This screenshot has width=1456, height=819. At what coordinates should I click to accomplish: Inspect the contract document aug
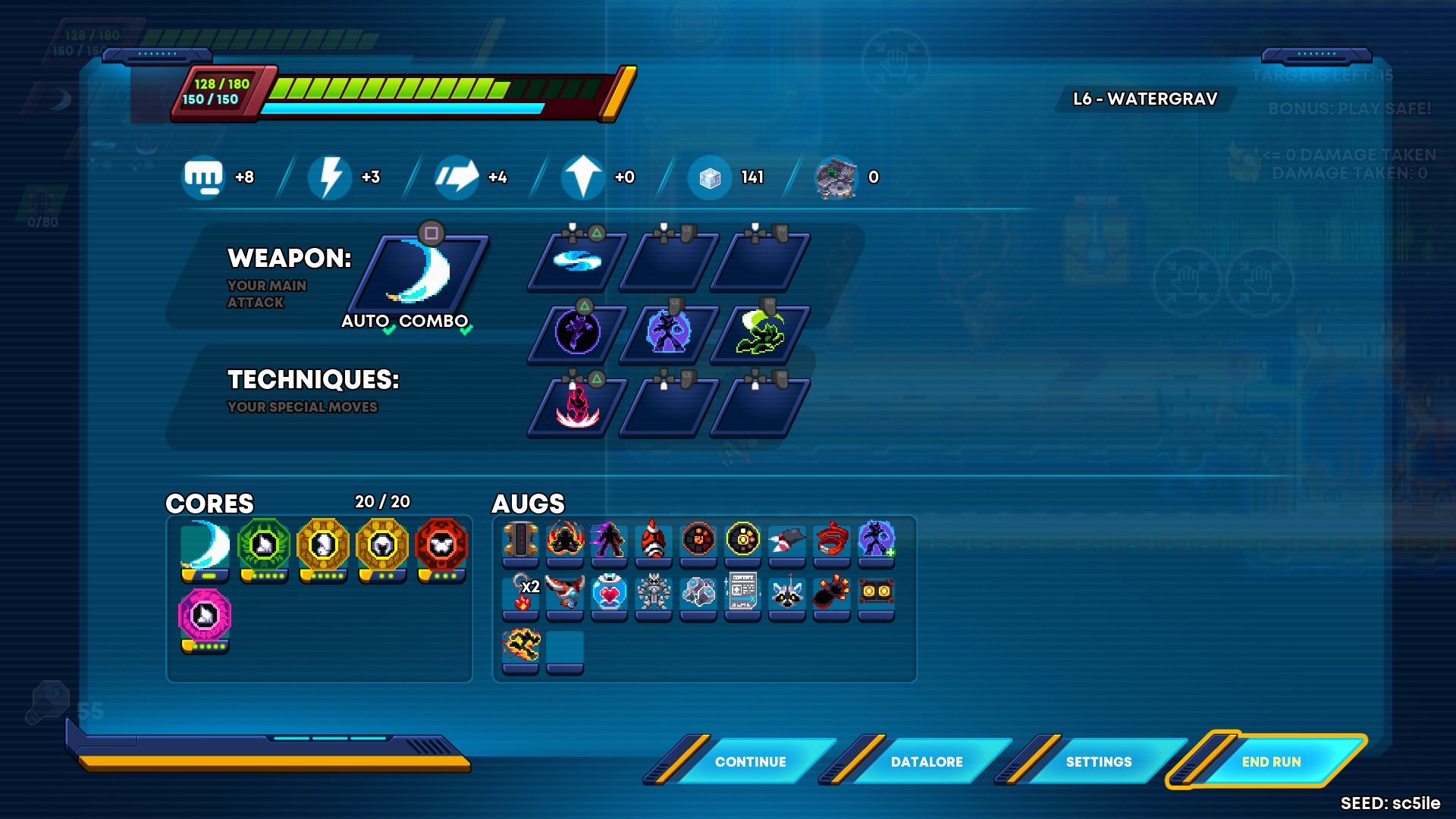(x=742, y=592)
